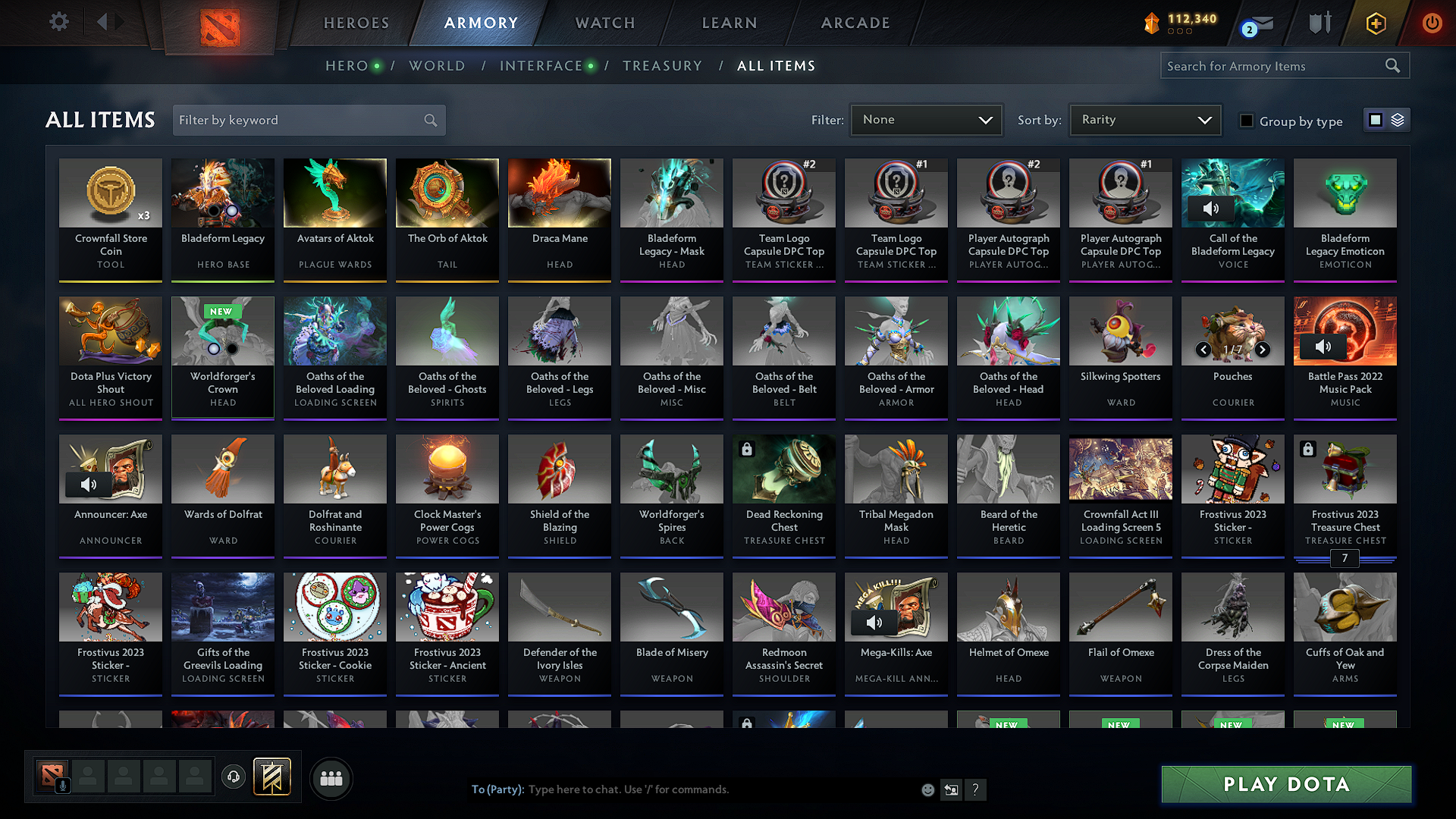Switch to the WATCH tab
Image resolution: width=1456 pixels, height=819 pixels.
pos(604,23)
